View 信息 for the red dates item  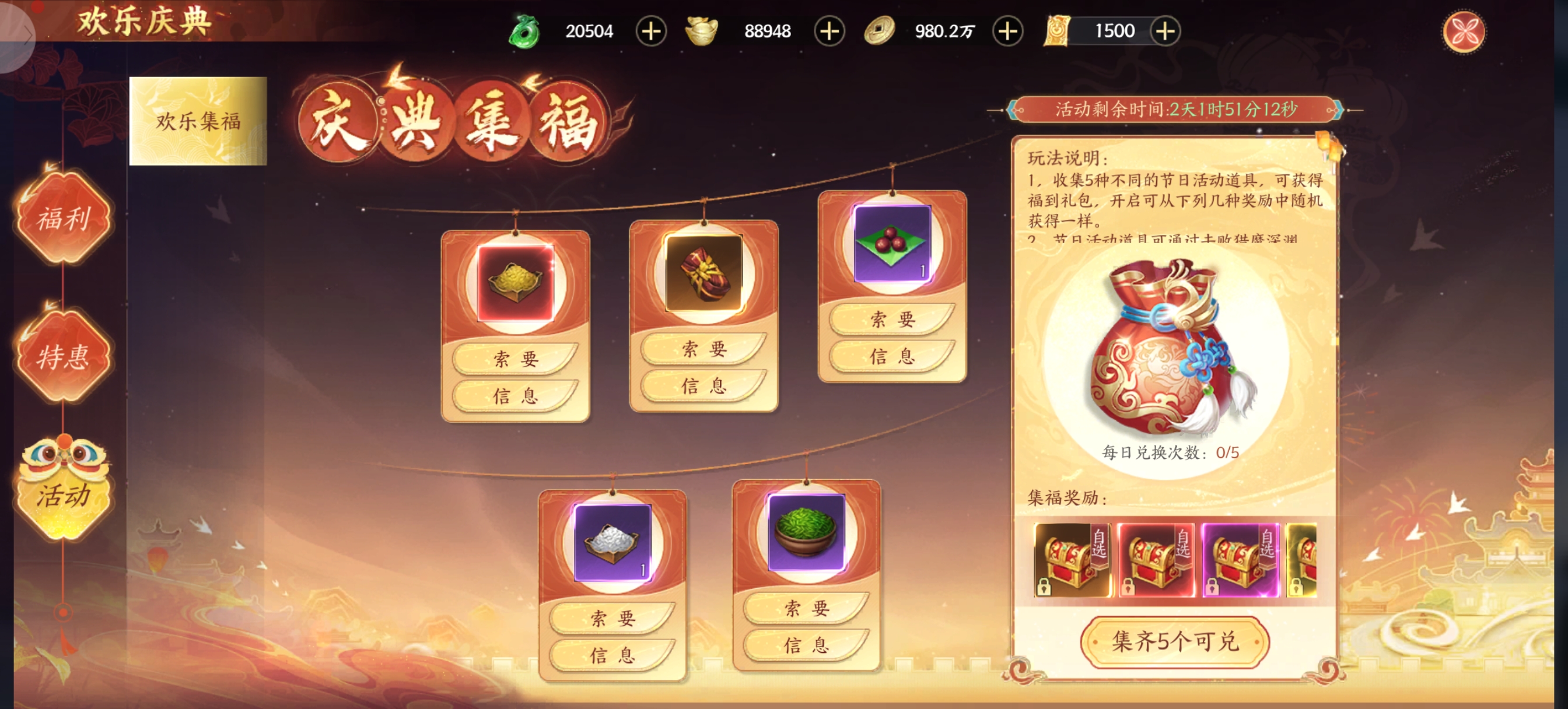click(x=892, y=356)
